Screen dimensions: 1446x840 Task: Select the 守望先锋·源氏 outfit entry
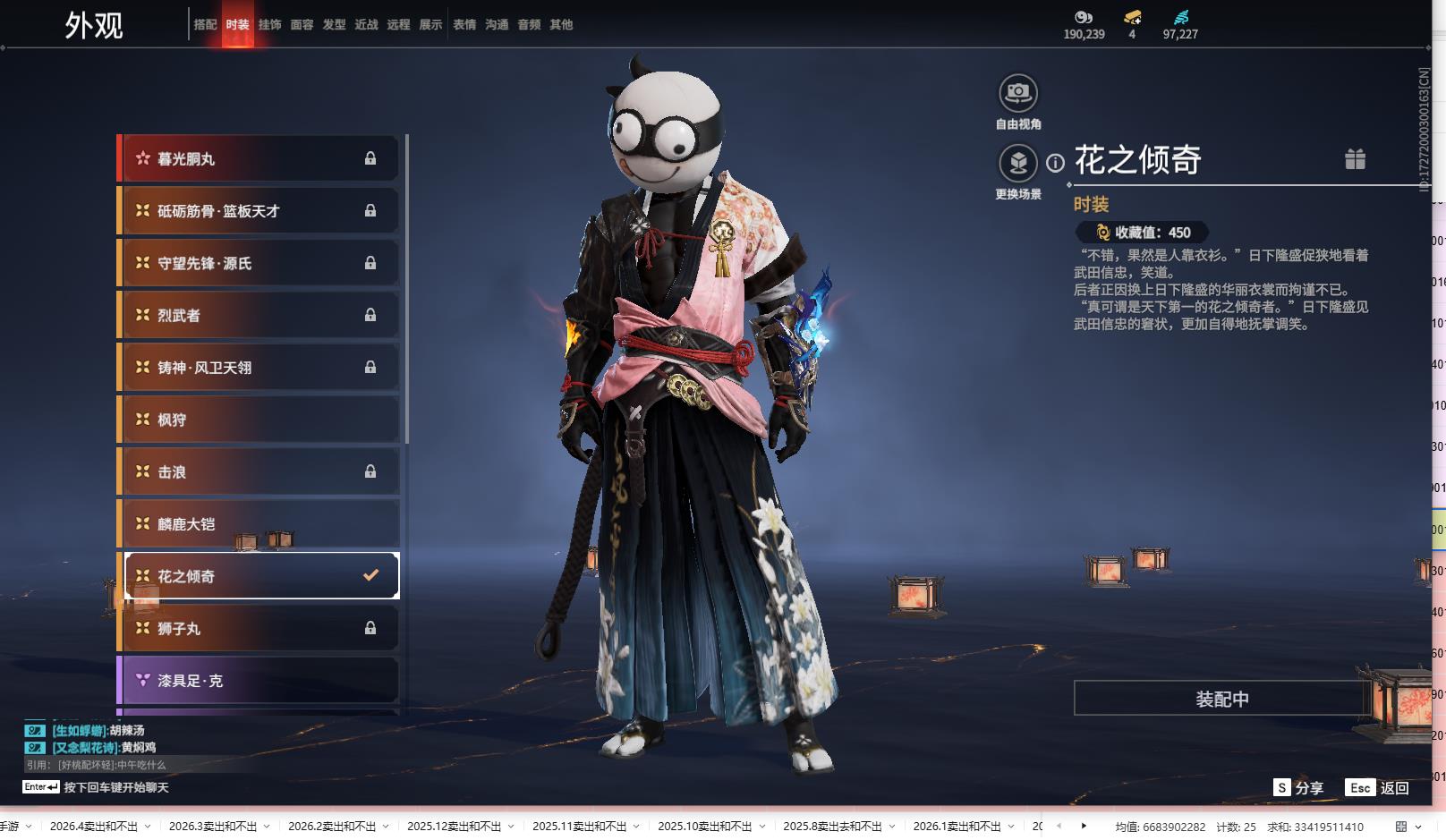(259, 264)
